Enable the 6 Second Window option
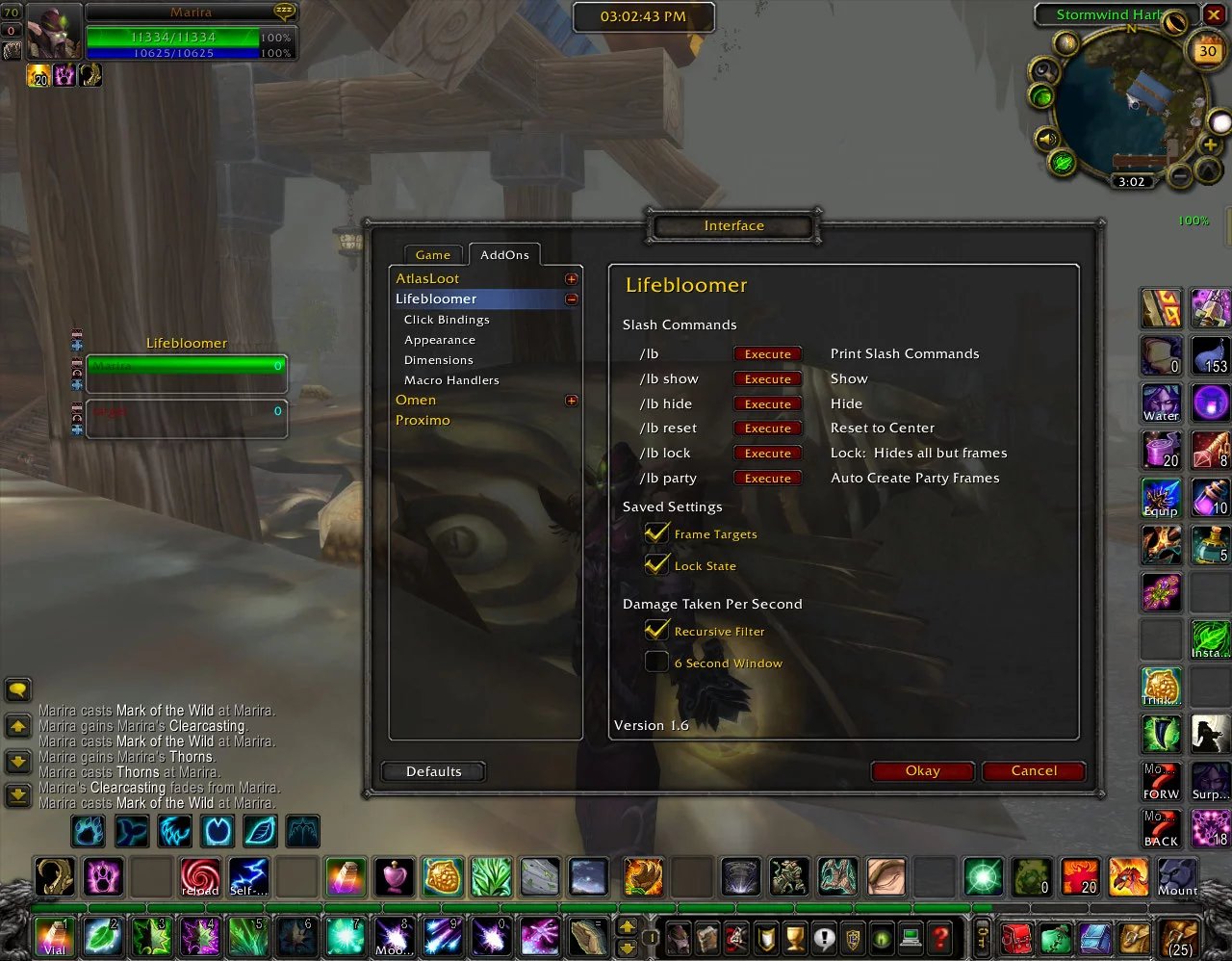Image resolution: width=1232 pixels, height=961 pixels. click(x=656, y=662)
